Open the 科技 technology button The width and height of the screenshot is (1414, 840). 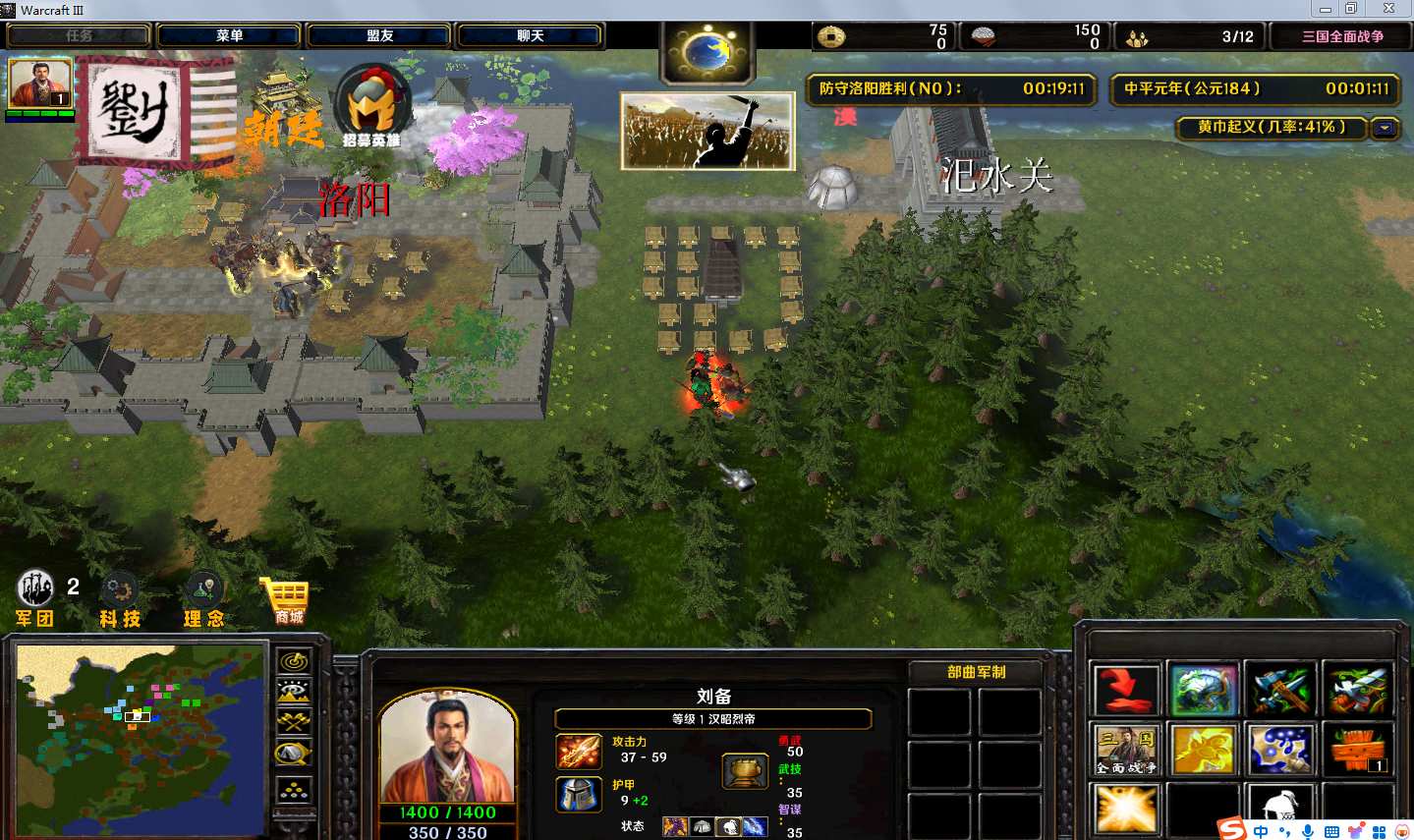click(x=120, y=598)
